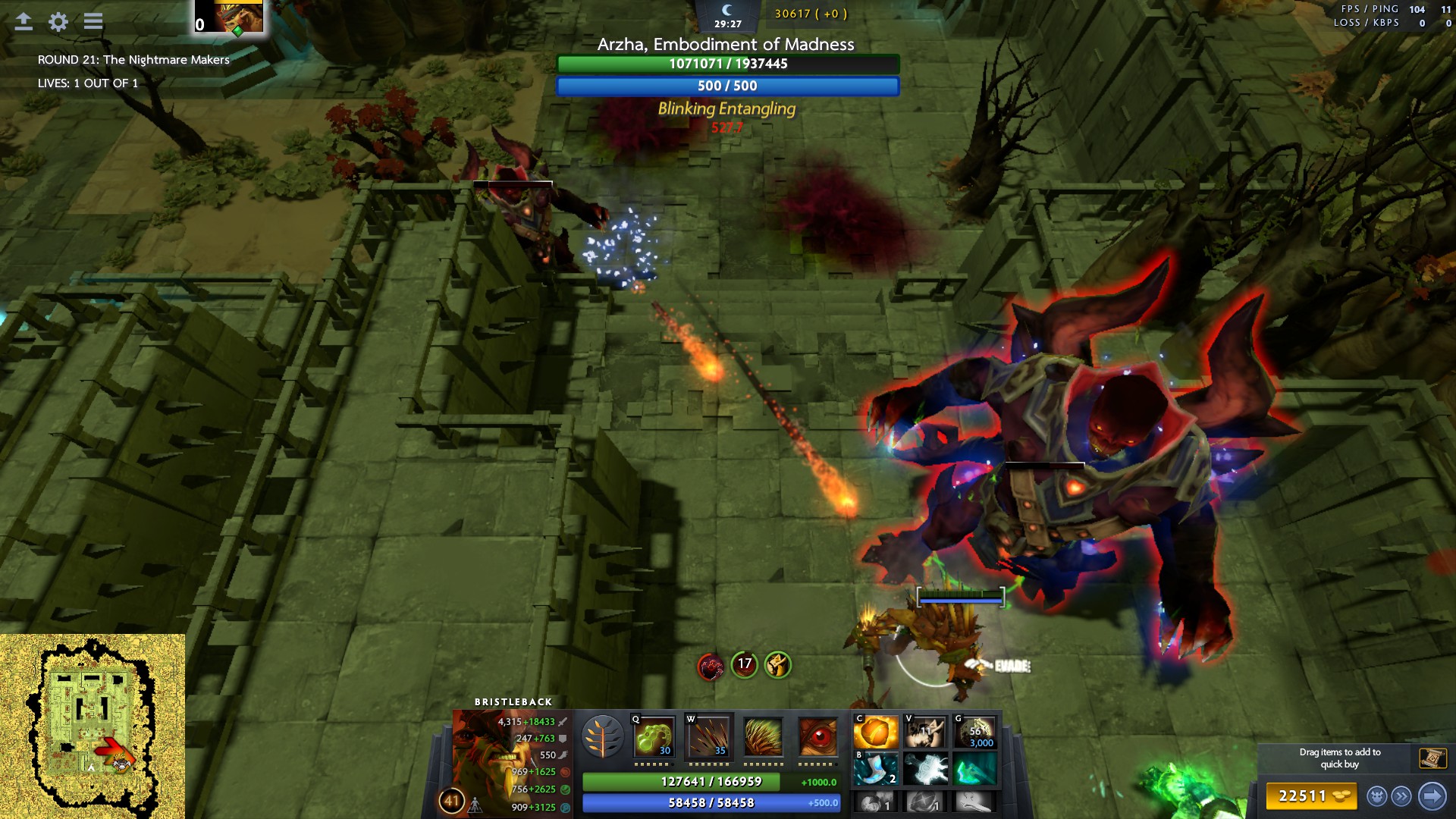The width and height of the screenshot is (1456, 819).
Task: Click the courier select button
Action: click(1377, 796)
